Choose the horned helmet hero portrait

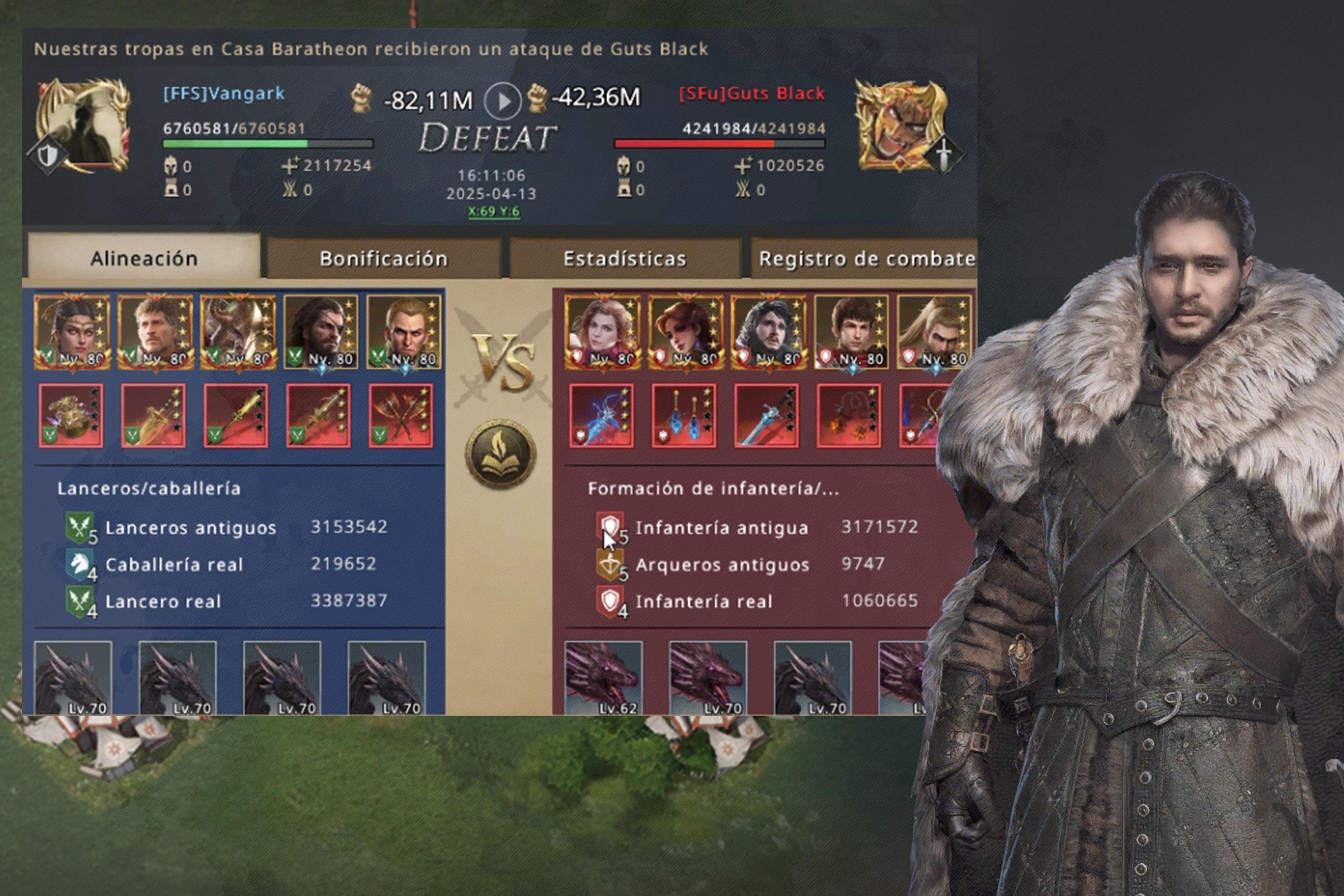pos(238,332)
